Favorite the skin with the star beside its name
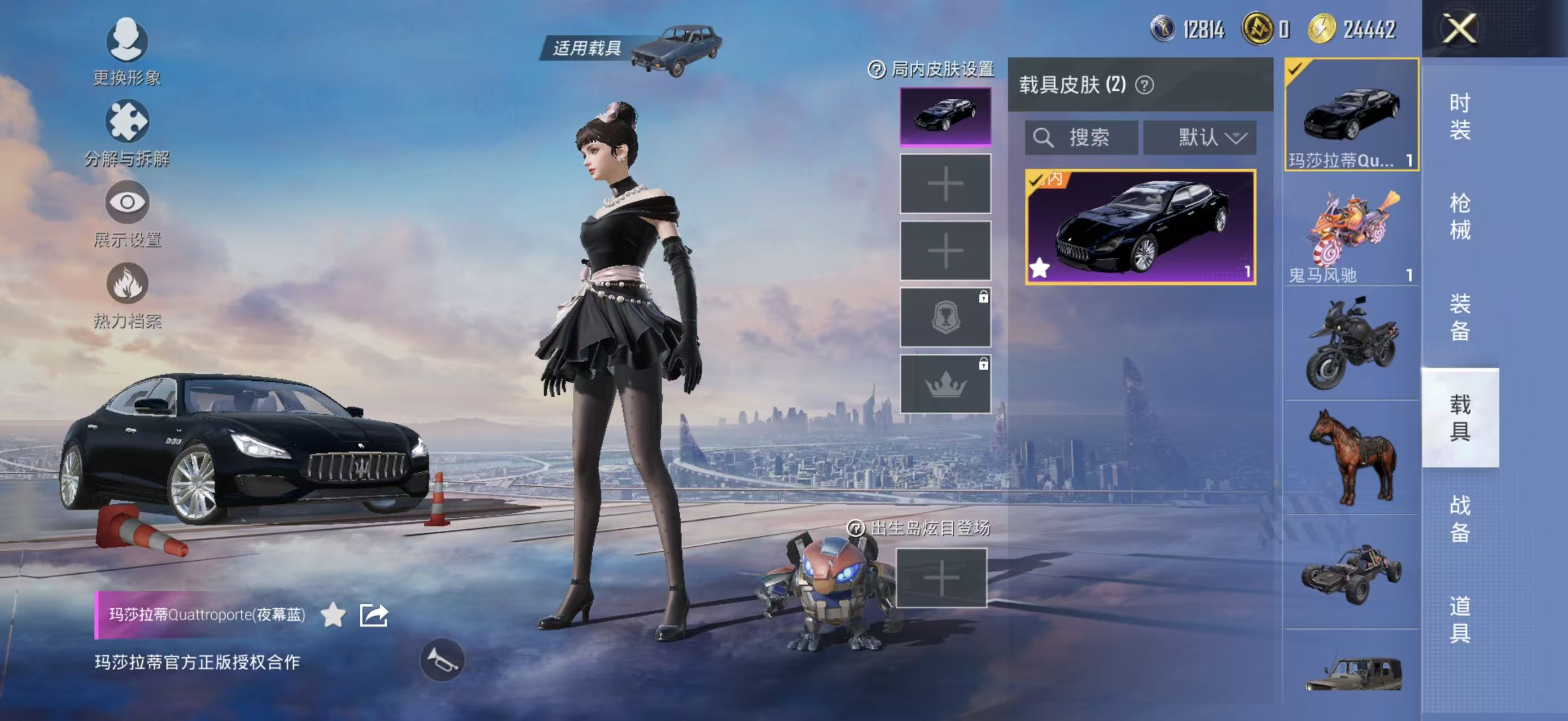 [x=333, y=615]
